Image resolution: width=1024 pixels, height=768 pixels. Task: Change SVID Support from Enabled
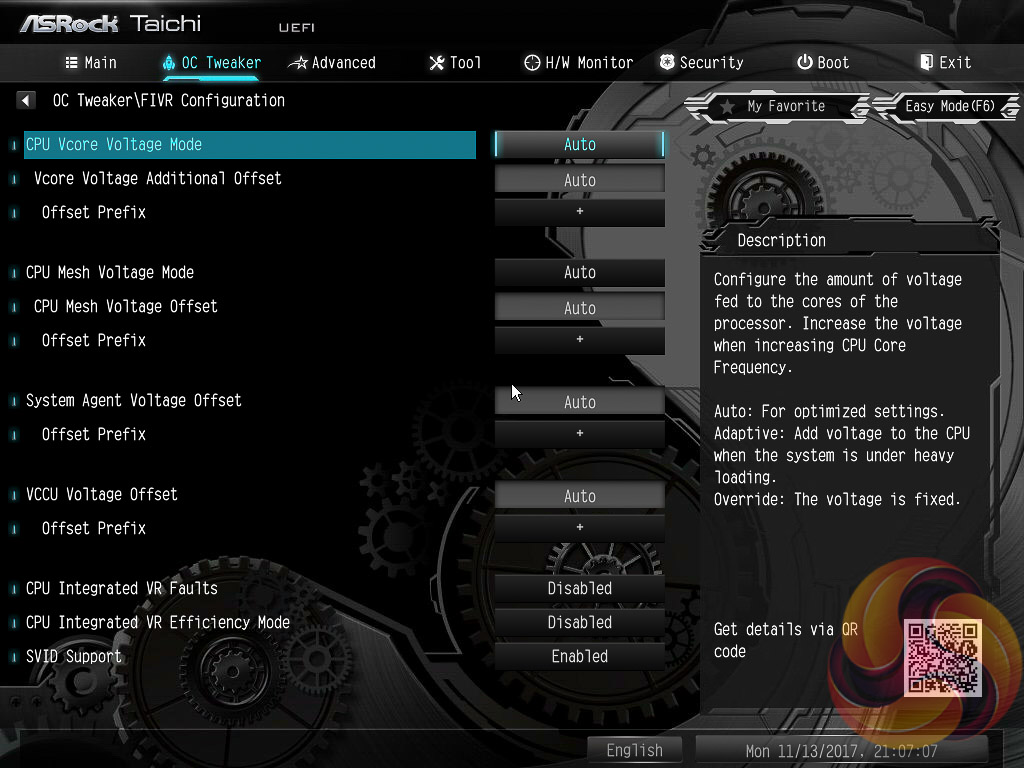(x=579, y=656)
